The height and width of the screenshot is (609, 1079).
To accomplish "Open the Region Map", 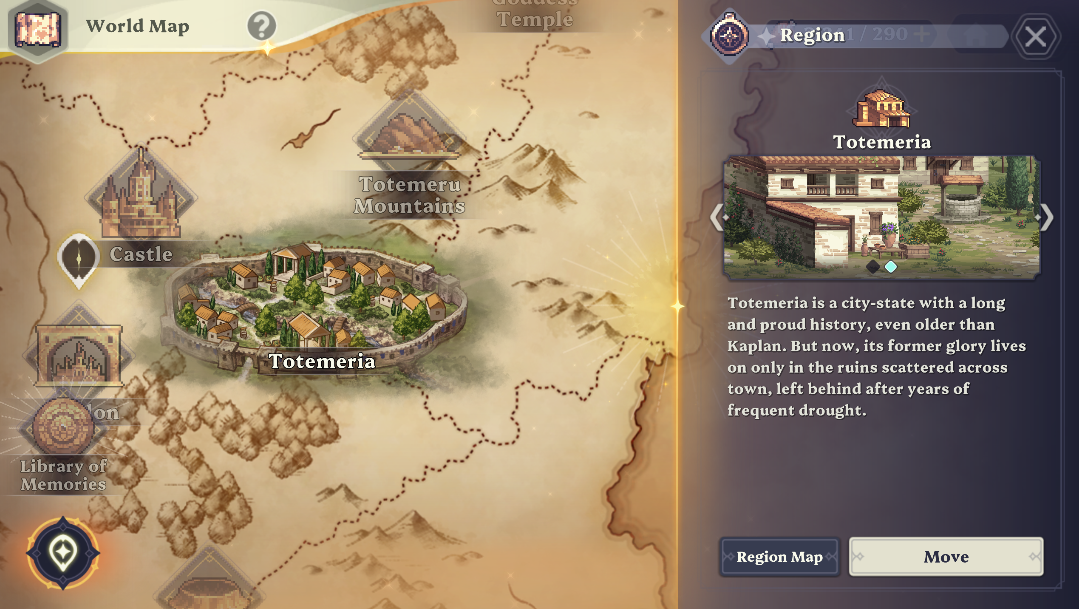I will [779, 557].
